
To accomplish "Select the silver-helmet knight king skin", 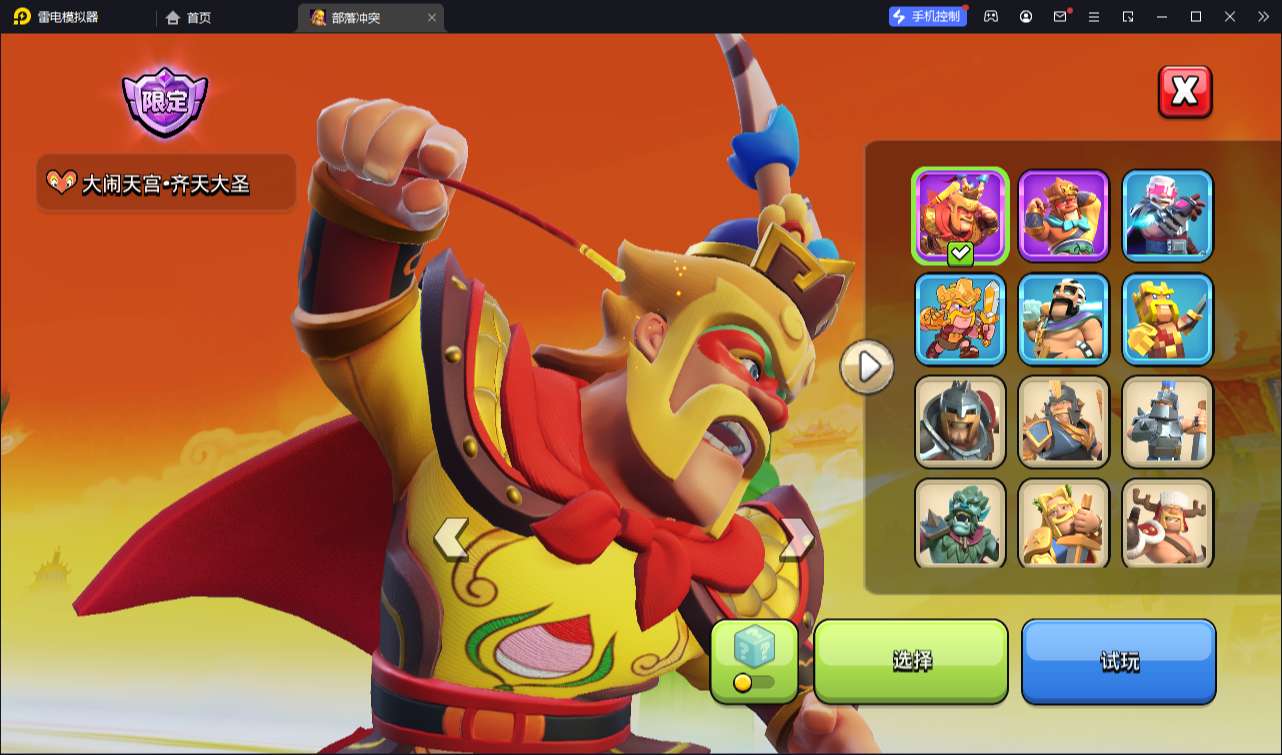I will [960, 421].
